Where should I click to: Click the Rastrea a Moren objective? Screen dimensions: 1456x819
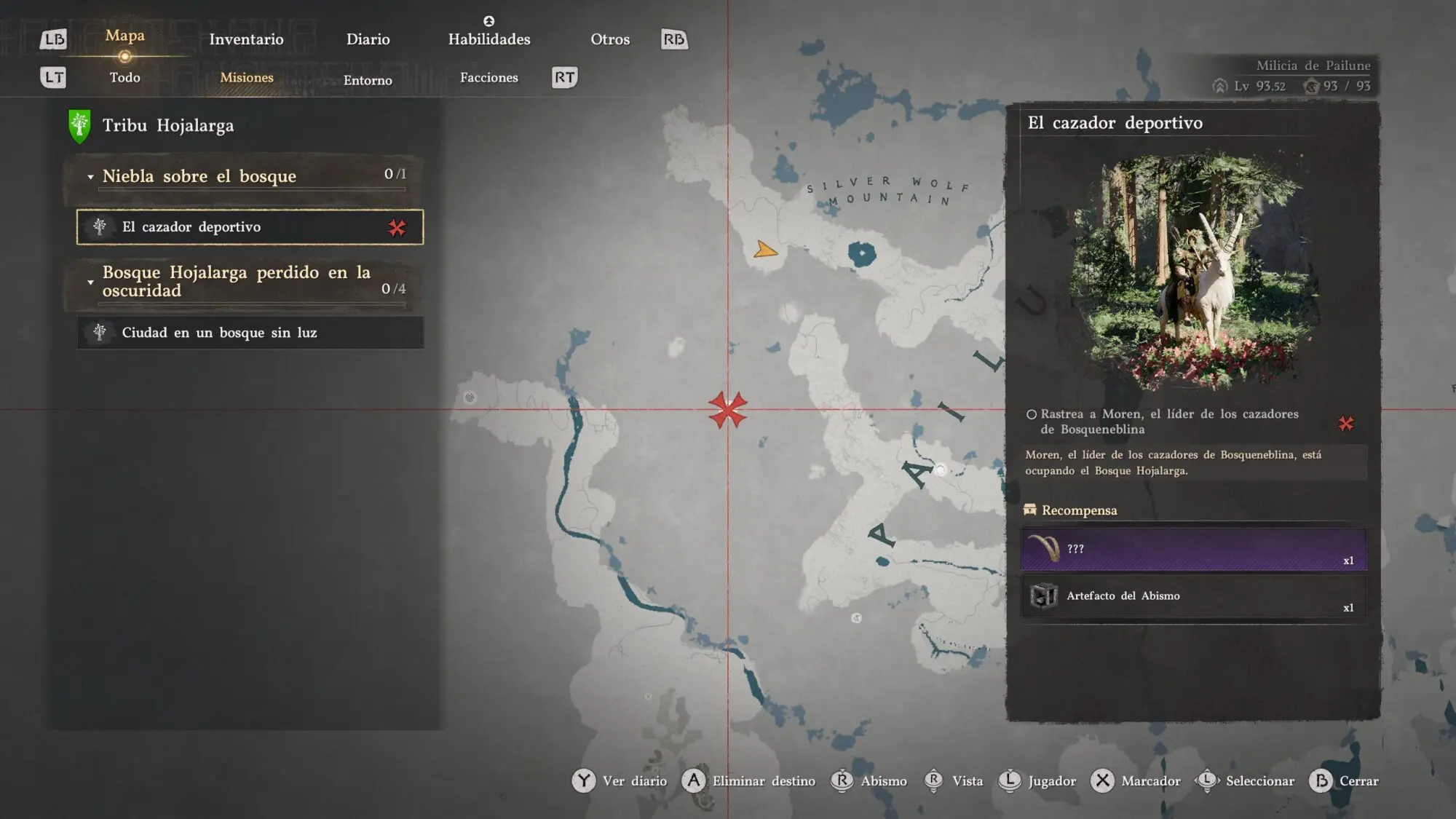(1168, 422)
